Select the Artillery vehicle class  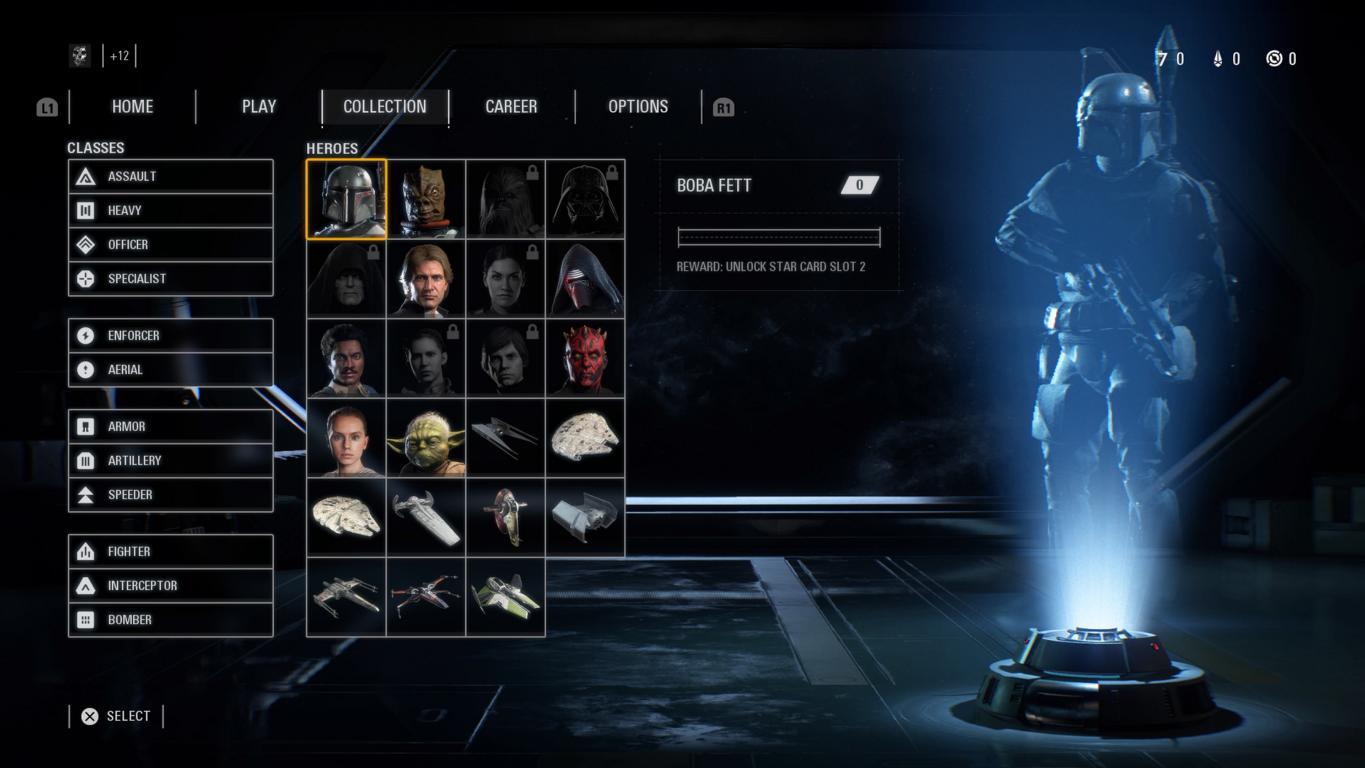coord(170,461)
